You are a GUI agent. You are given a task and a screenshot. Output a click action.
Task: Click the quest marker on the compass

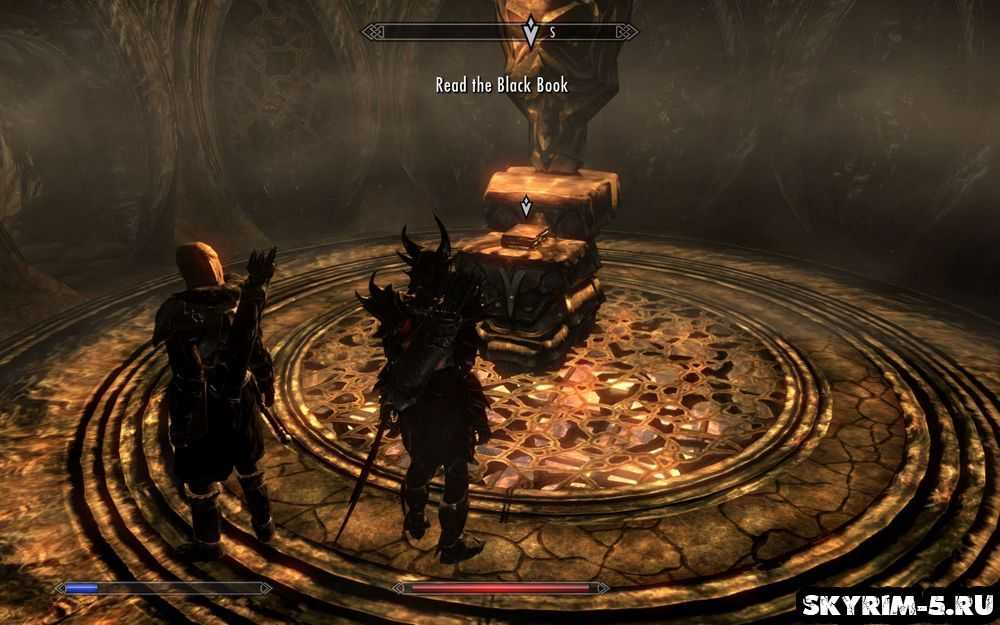[x=529, y=33]
